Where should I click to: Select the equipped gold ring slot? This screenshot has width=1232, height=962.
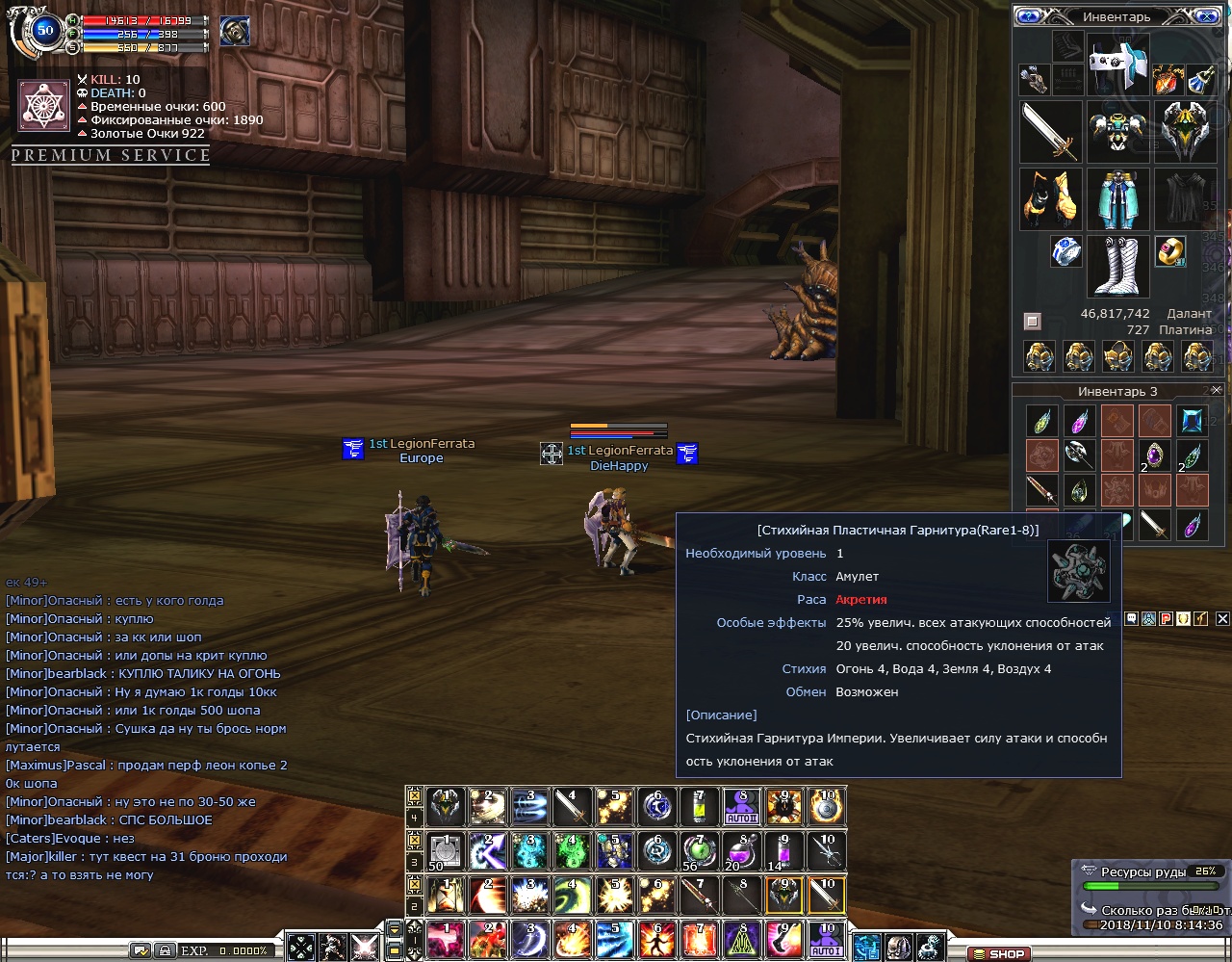[x=1170, y=251]
